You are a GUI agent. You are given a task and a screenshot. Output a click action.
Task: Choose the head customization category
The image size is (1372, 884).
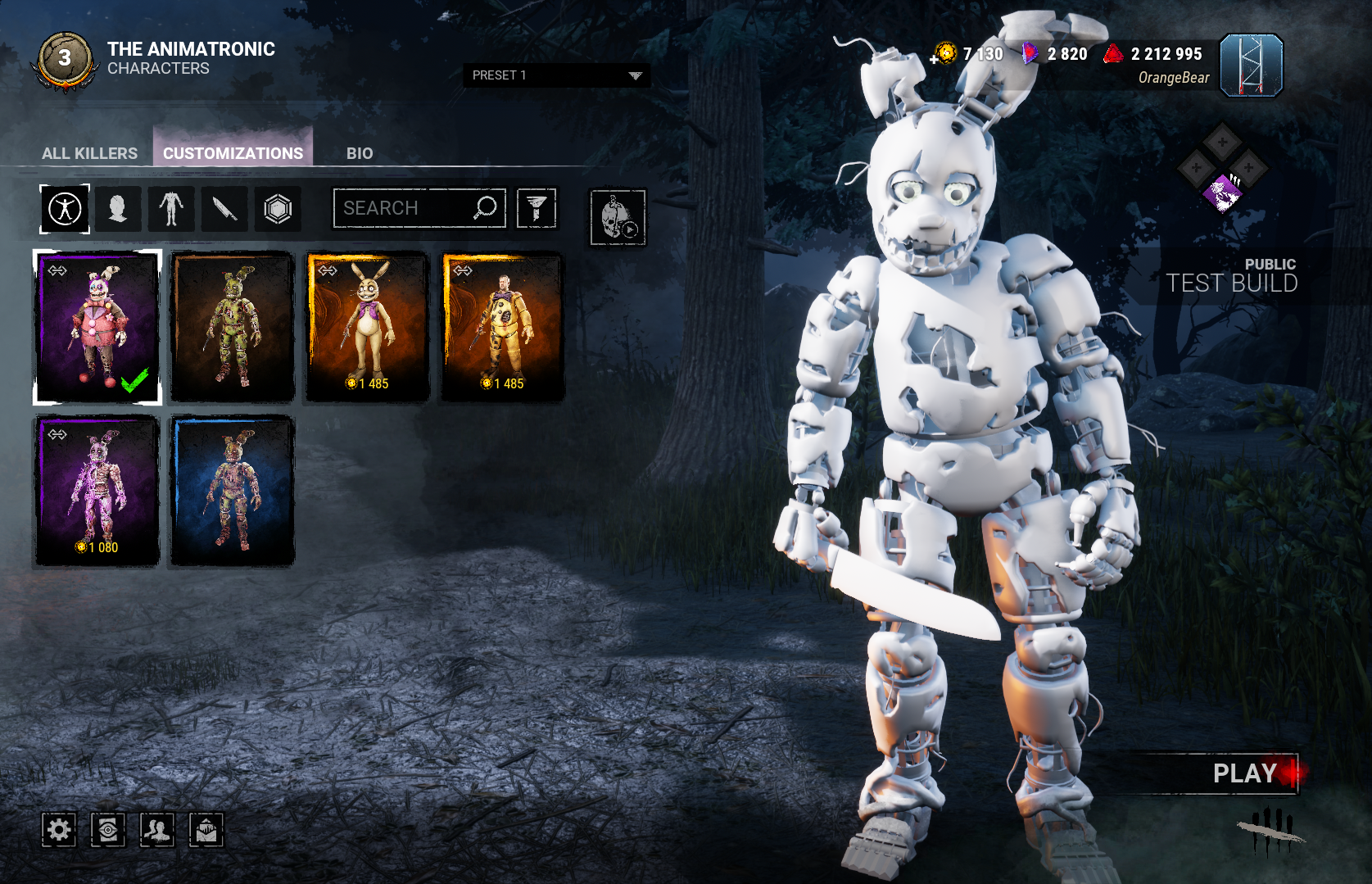(x=118, y=209)
